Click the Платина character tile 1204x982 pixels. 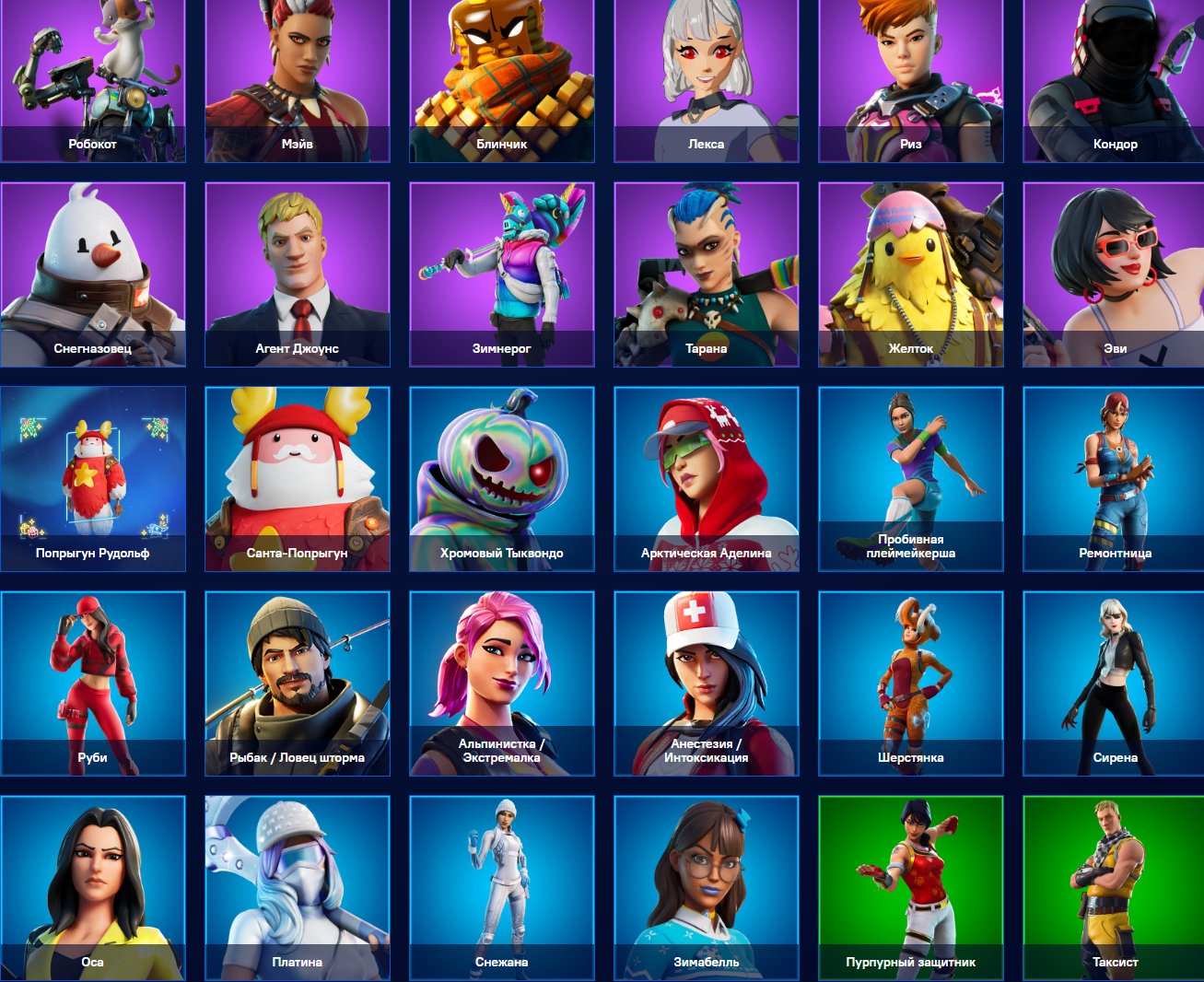297,887
